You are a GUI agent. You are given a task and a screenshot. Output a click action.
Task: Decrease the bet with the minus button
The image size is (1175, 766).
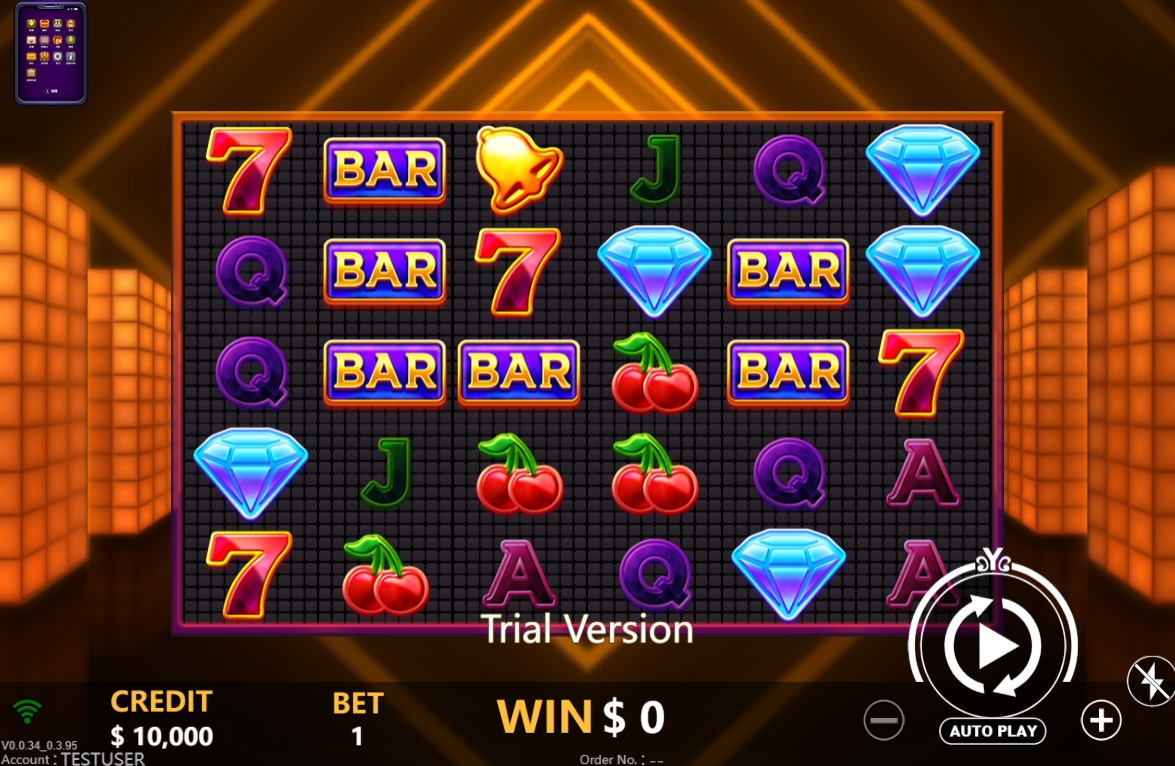[x=884, y=720]
